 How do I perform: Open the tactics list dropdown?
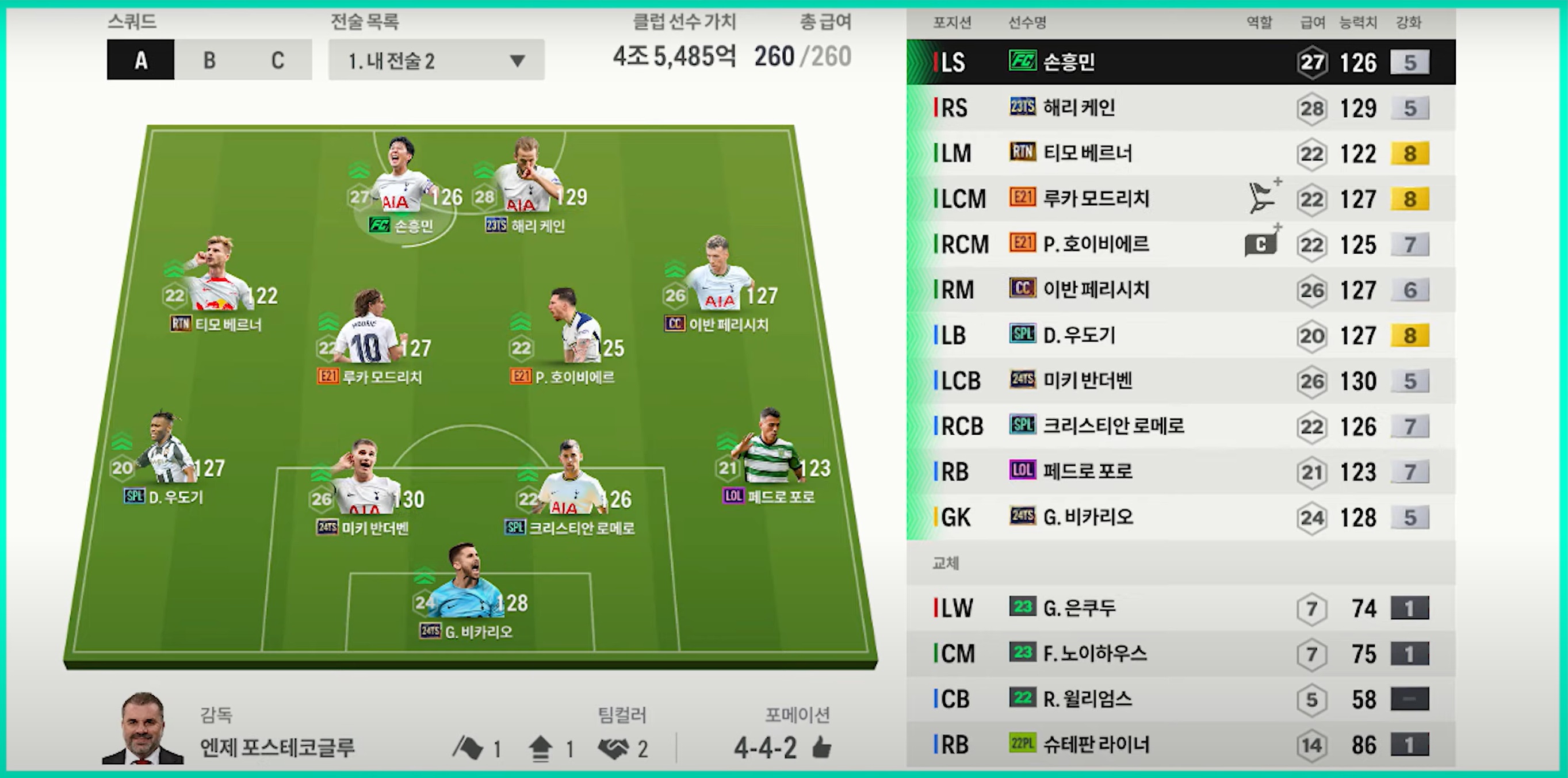436,60
